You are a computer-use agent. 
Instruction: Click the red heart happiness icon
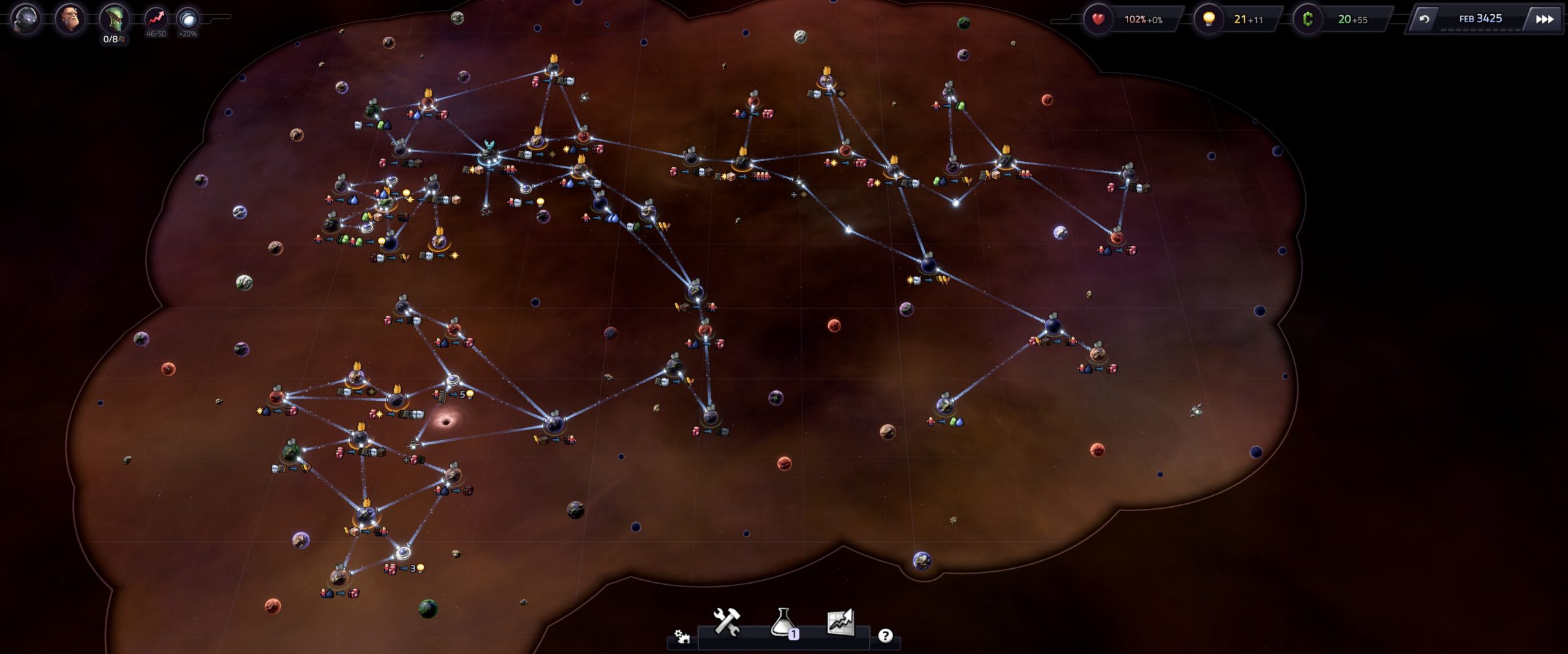pos(1098,19)
